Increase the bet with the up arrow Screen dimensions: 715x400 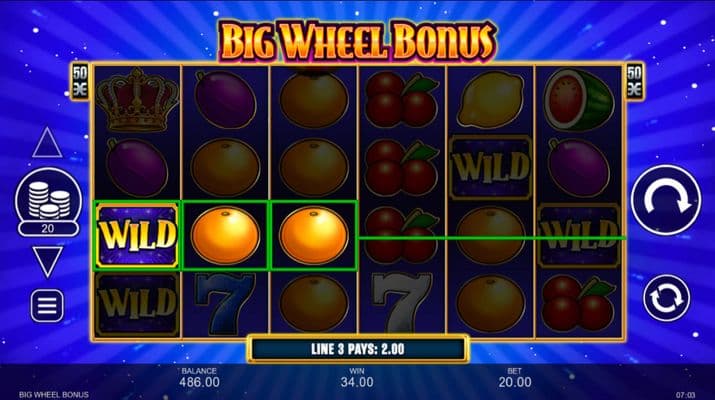coord(47,143)
